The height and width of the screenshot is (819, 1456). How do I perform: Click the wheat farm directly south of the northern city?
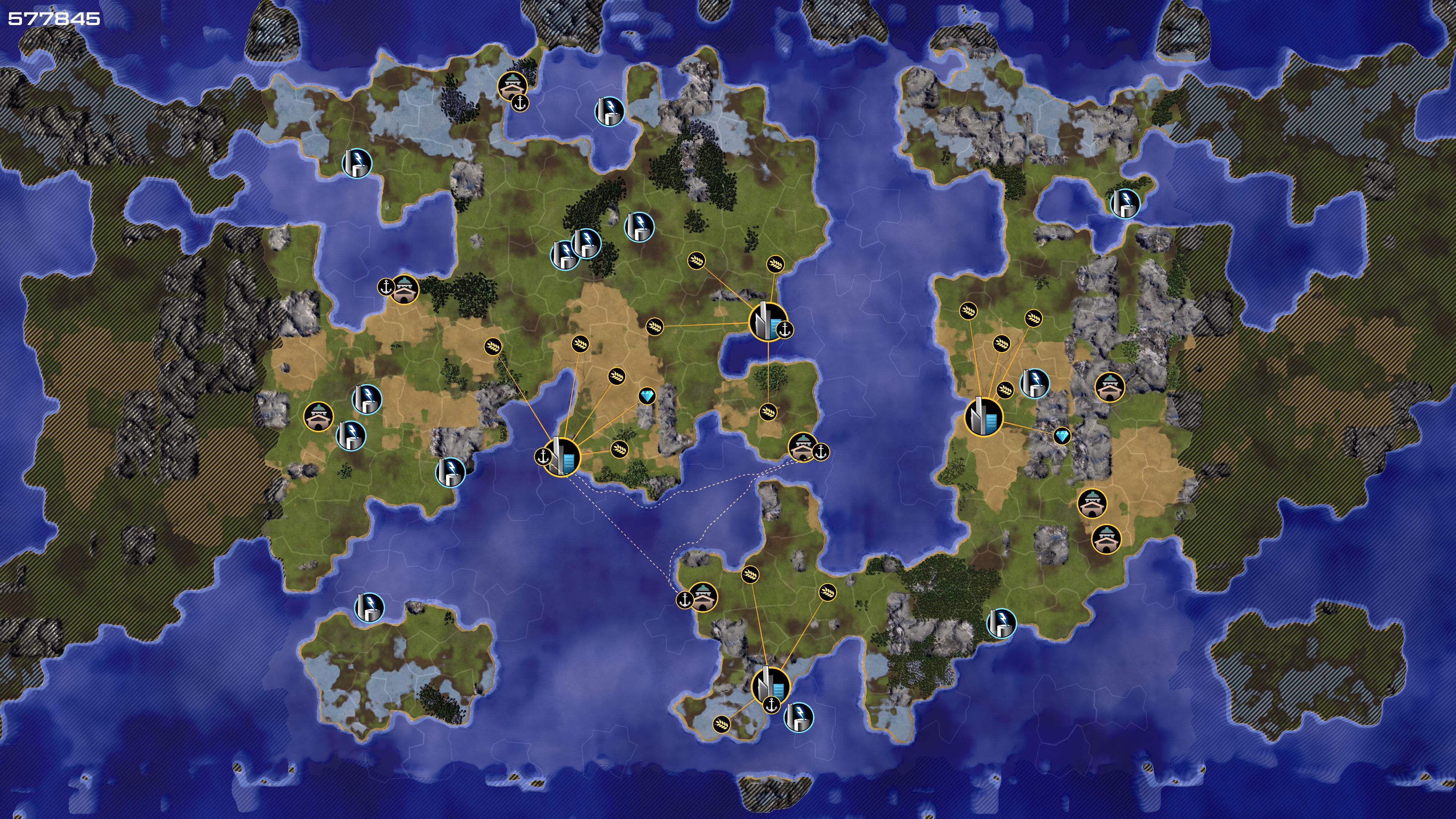point(768,411)
